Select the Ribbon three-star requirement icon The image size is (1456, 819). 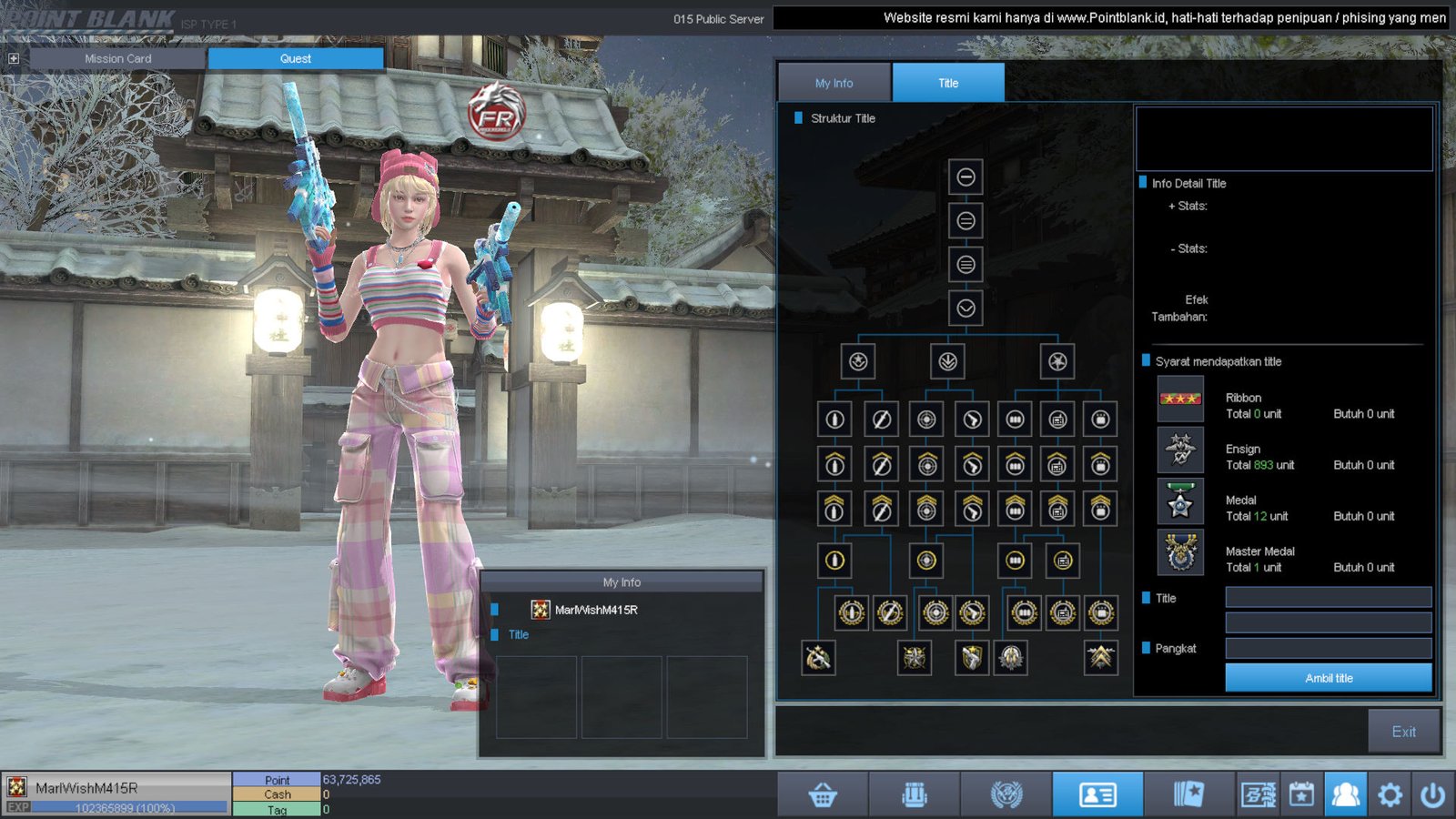[1180, 399]
